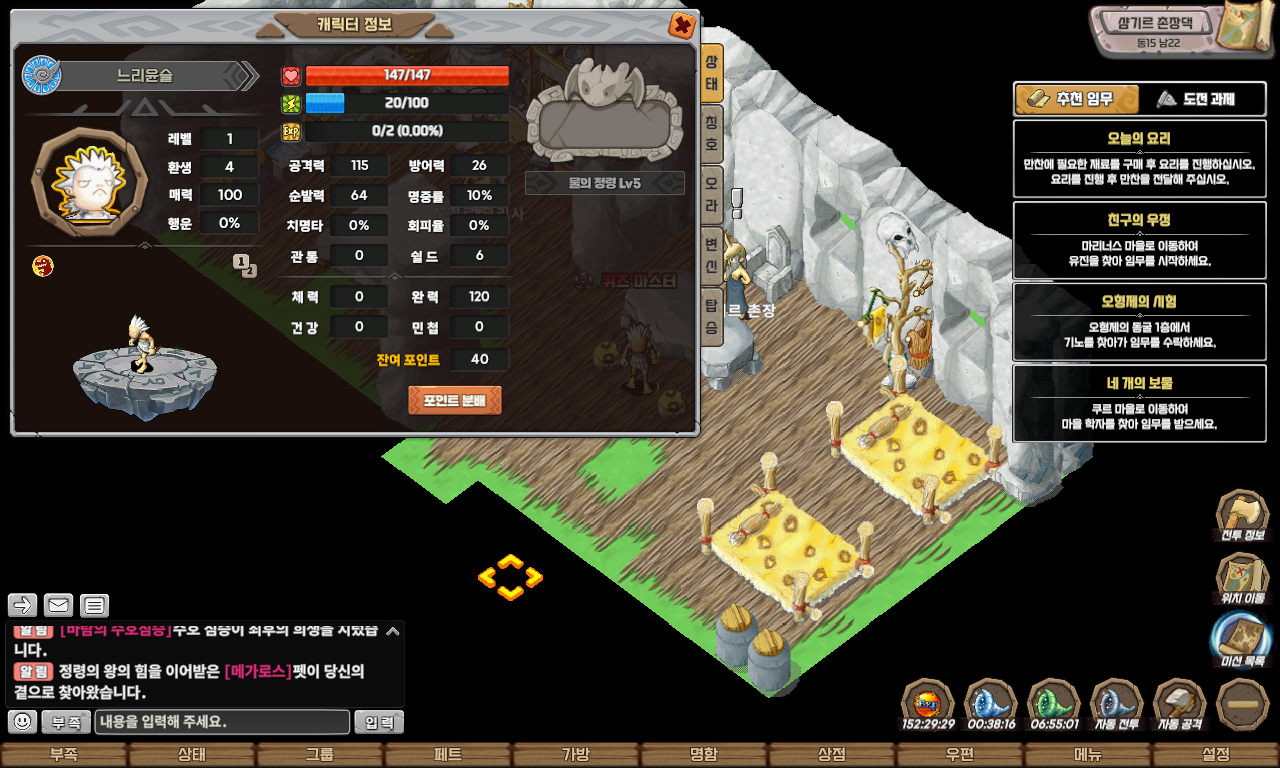Collapse the icon bar with the minus button
This screenshot has width=1280, height=768.
coord(1244,705)
